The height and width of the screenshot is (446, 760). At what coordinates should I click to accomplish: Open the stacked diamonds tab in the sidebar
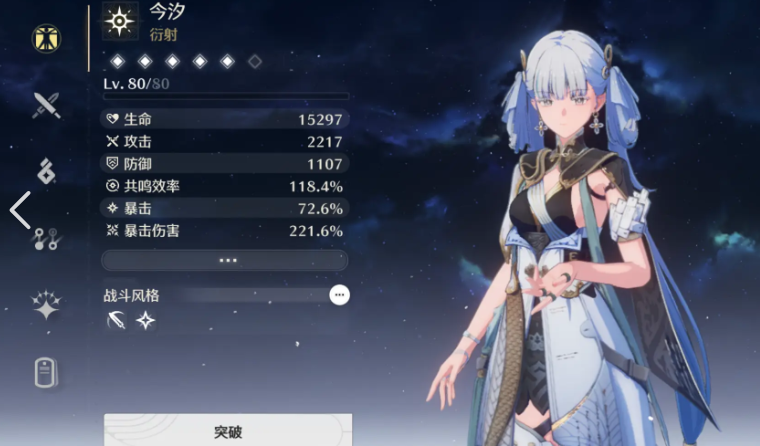click(x=46, y=171)
